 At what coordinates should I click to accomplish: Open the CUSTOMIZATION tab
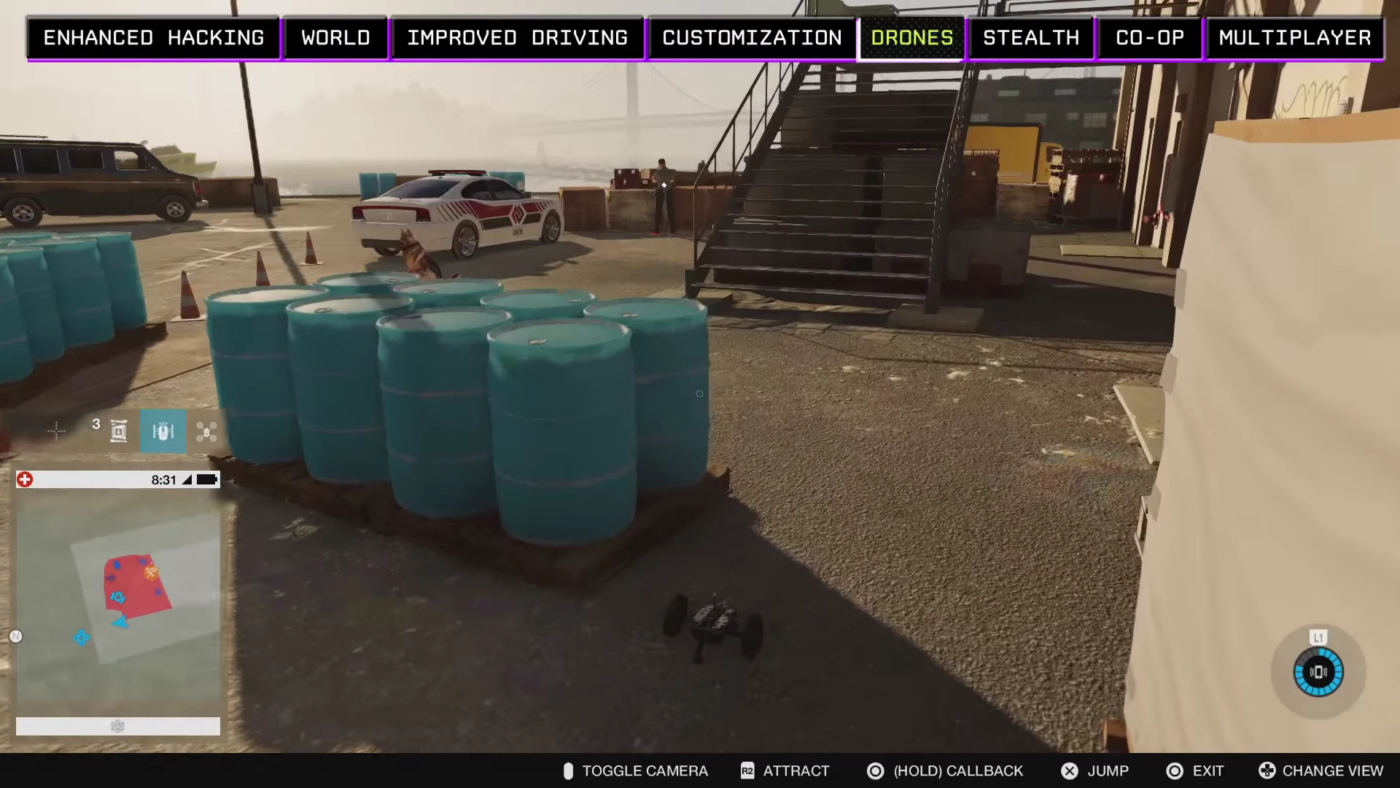751,37
